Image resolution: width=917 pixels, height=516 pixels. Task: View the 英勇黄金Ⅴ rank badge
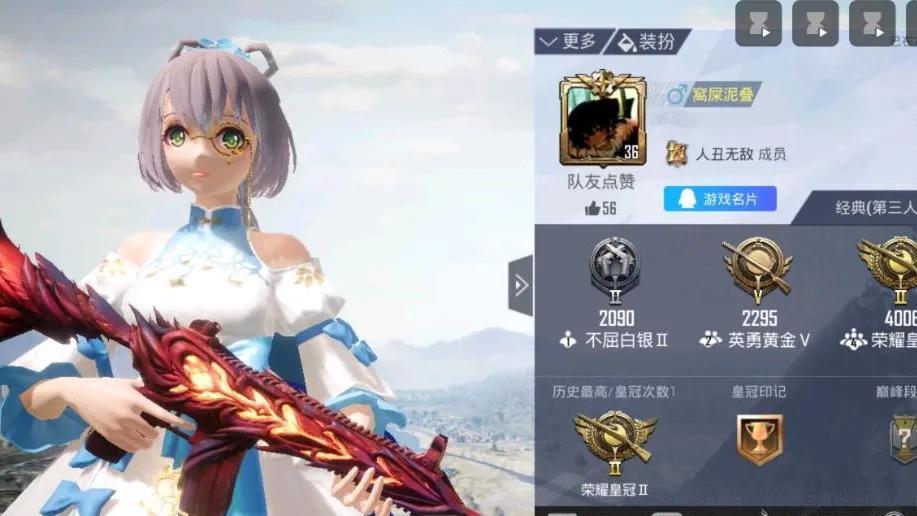[x=756, y=267]
